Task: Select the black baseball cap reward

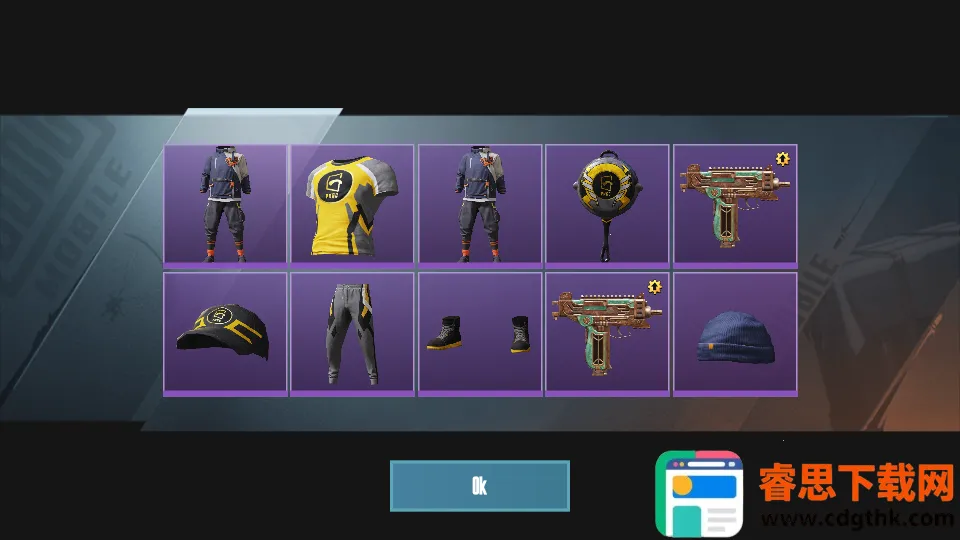Action: 225,333
